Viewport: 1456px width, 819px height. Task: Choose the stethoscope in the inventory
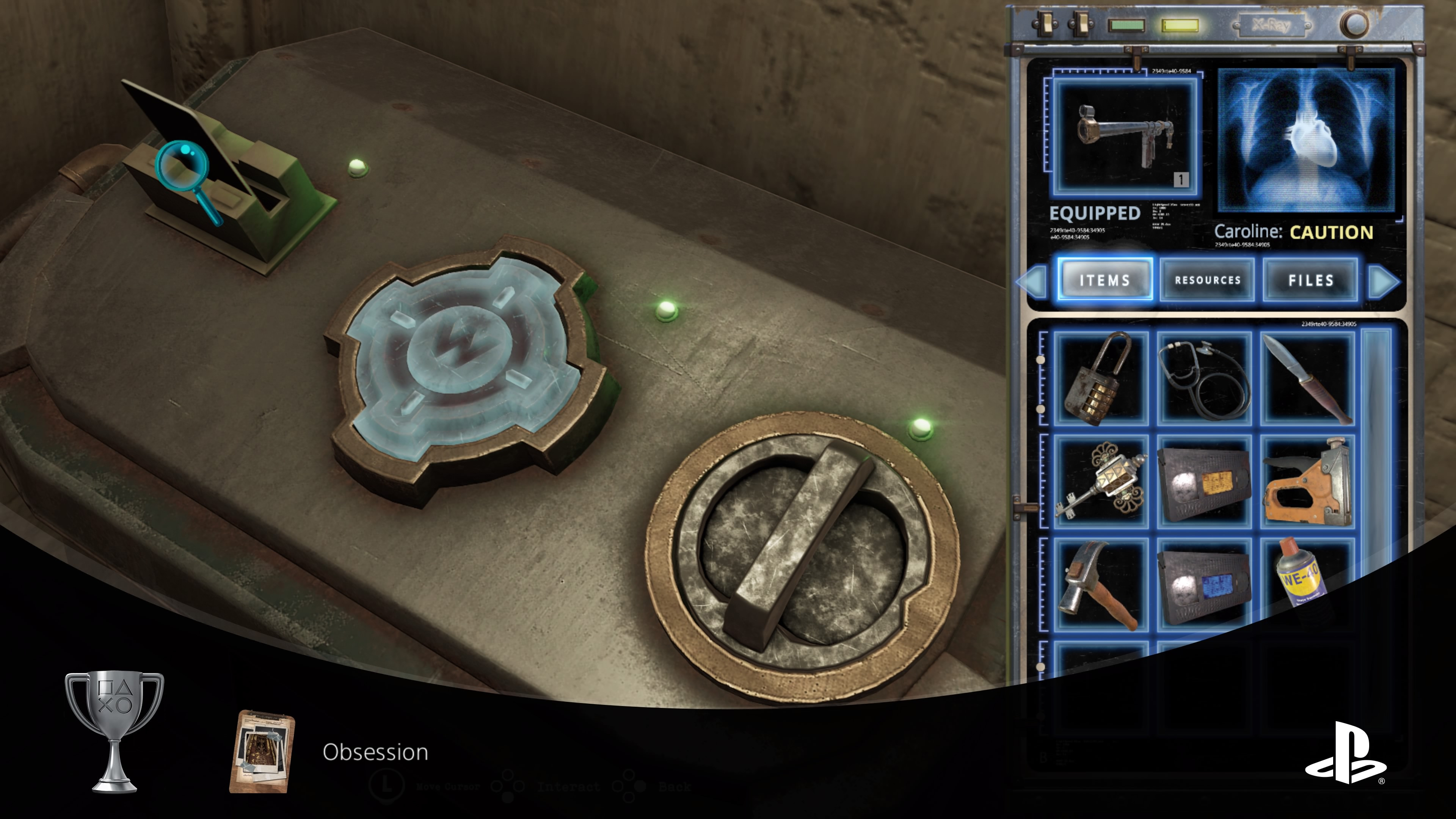(1204, 378)
